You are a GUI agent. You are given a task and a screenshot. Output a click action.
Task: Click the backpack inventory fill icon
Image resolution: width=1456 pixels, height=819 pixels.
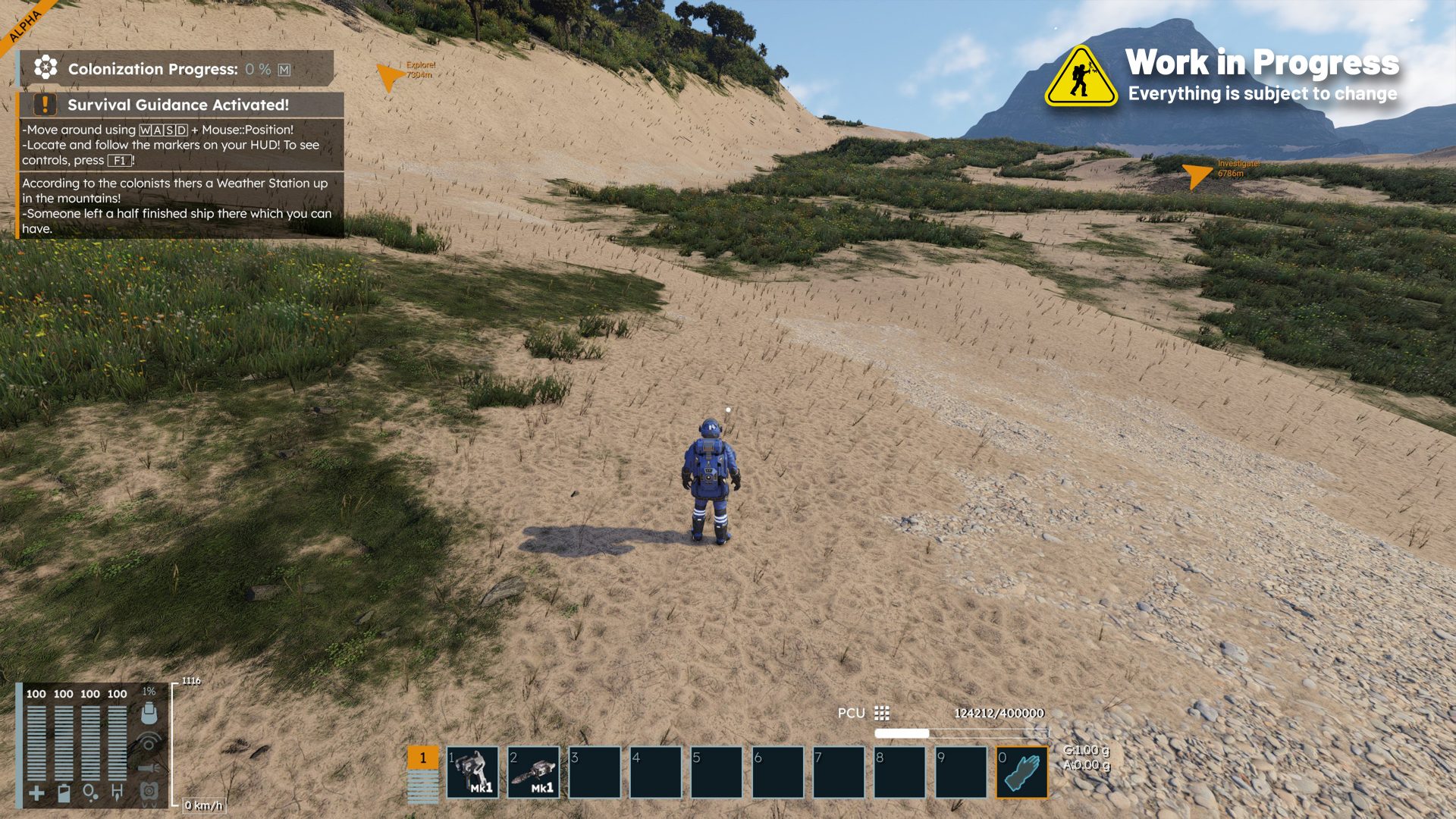click(x=149, y=713)
